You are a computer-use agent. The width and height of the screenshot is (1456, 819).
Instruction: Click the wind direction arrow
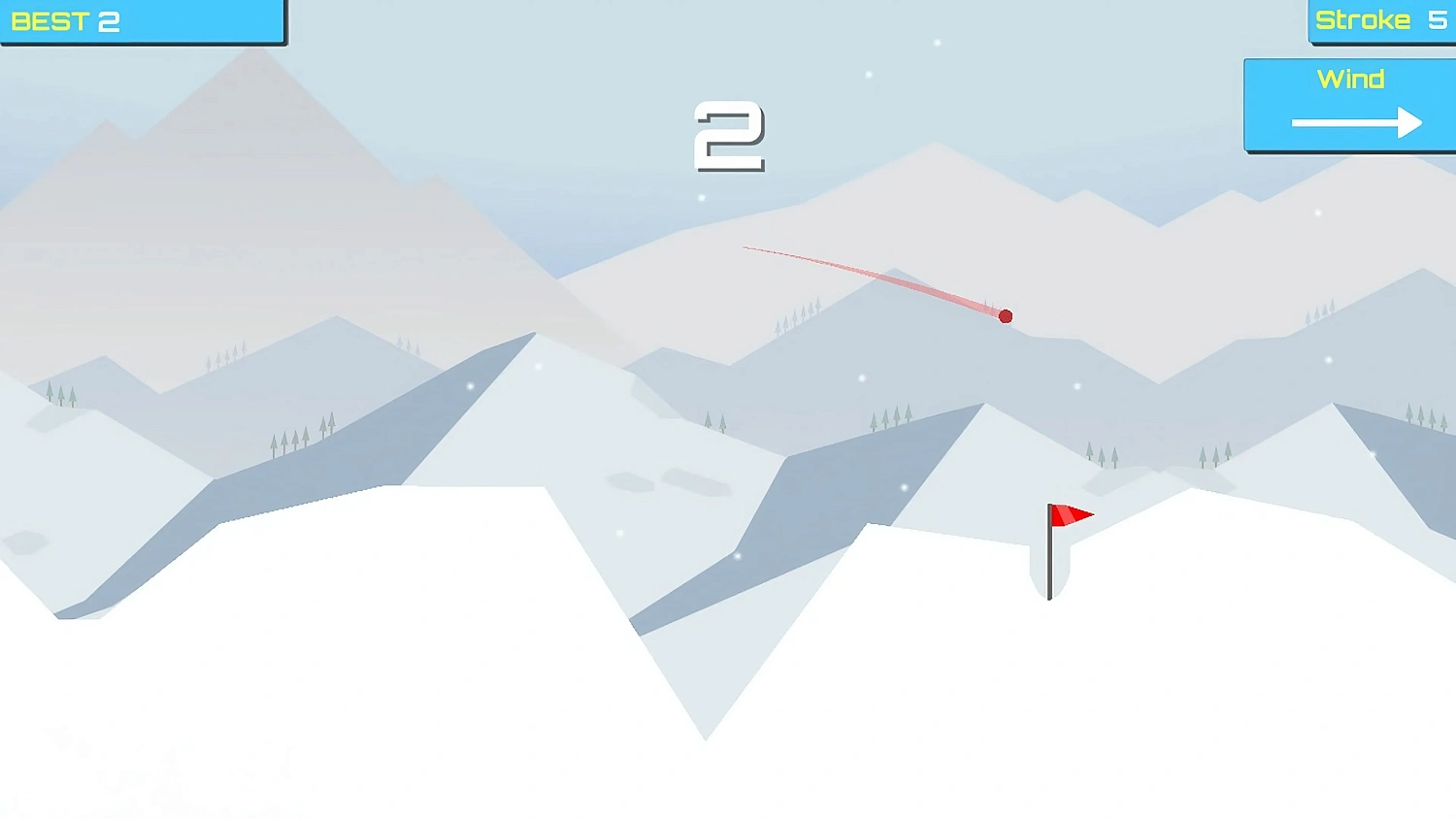(x=1354, y=123)
